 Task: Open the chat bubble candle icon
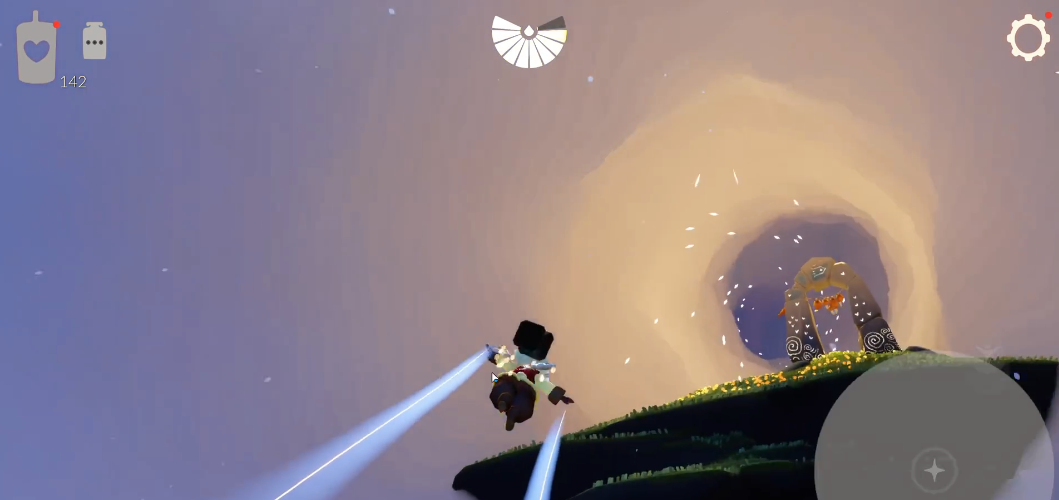(94, 41)
